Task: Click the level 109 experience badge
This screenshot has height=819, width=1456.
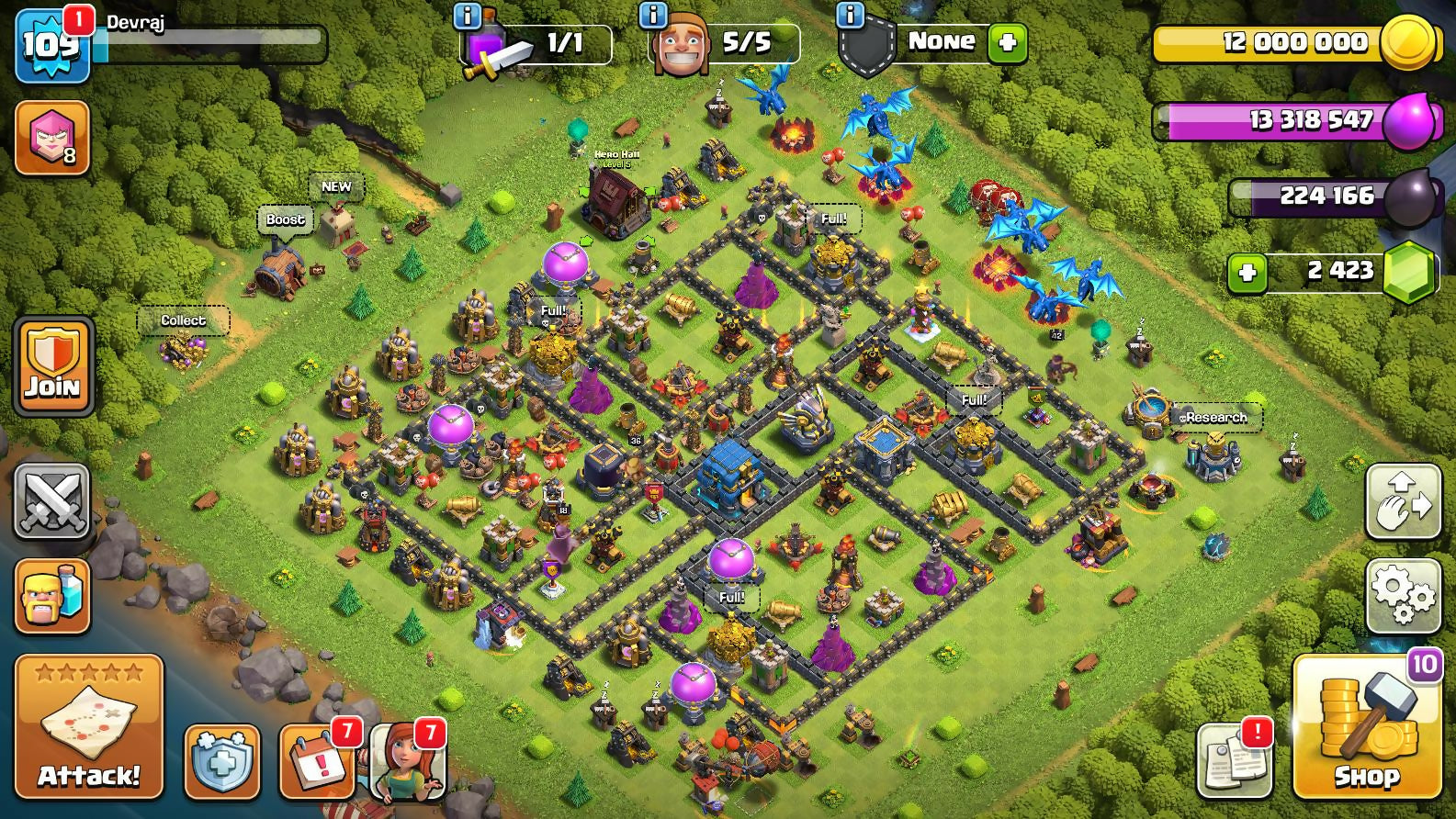Action: [51, 43]
